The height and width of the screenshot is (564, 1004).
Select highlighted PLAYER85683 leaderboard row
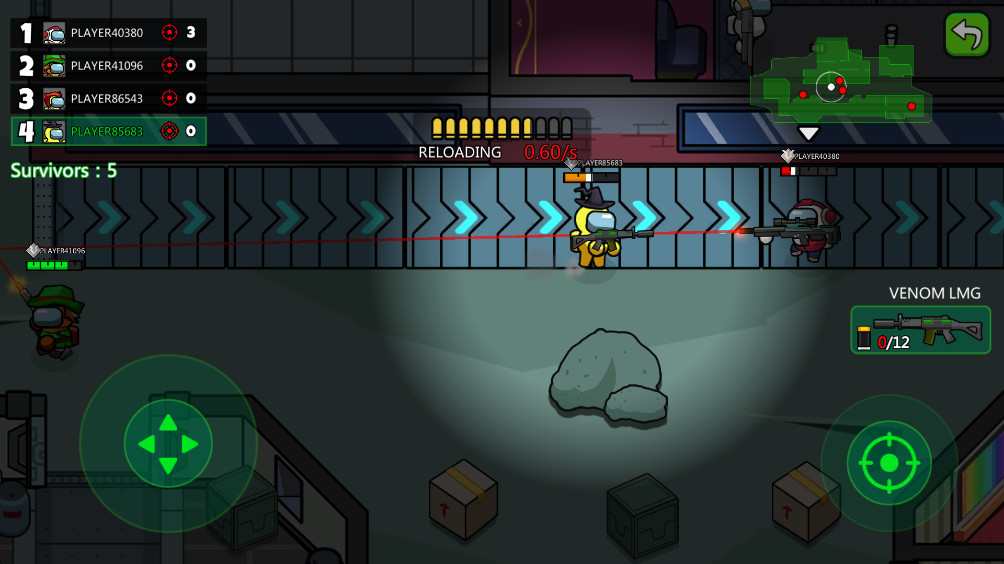(x=109, y=131)
